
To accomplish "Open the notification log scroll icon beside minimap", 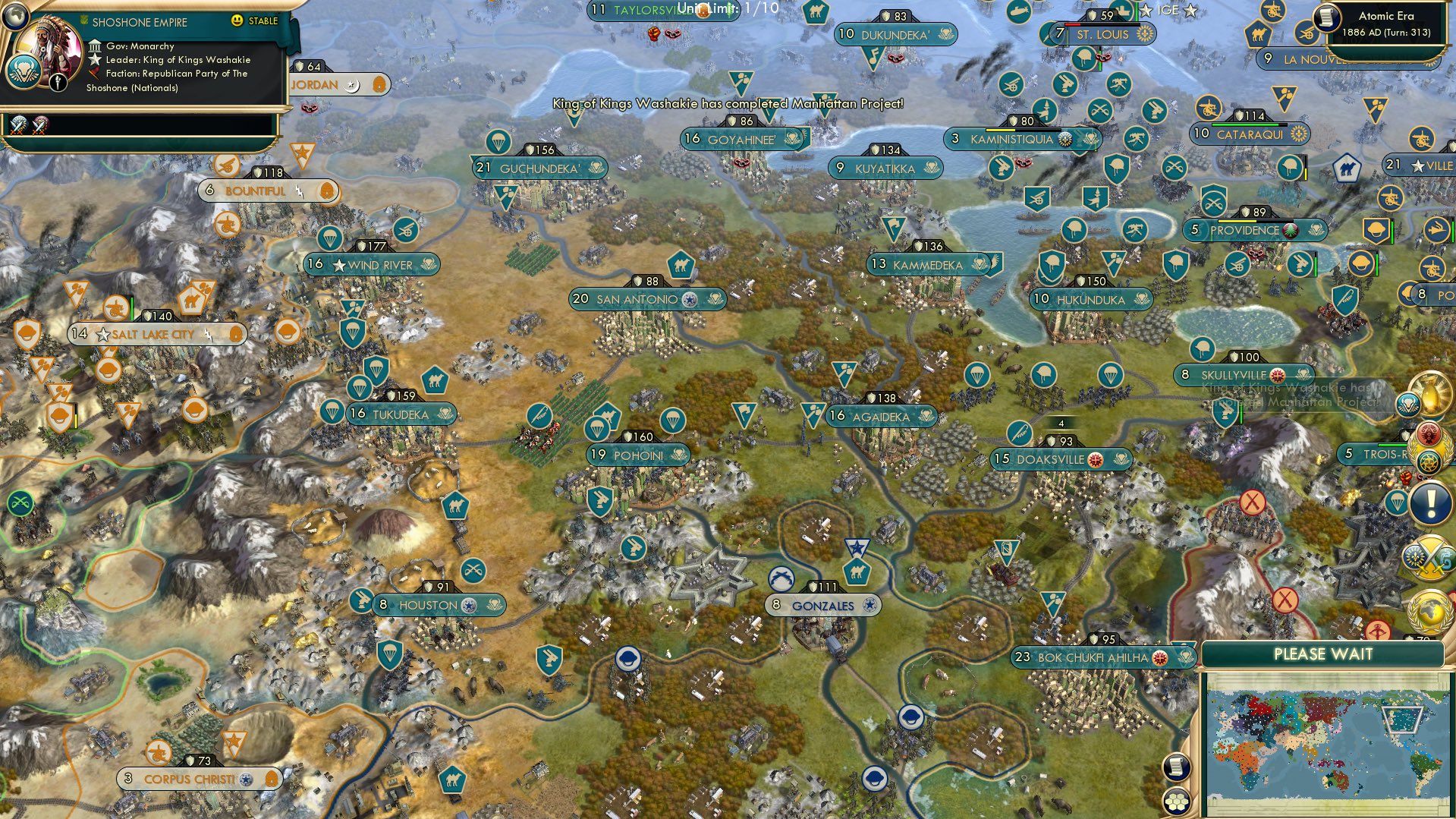I will point(1177,768).
